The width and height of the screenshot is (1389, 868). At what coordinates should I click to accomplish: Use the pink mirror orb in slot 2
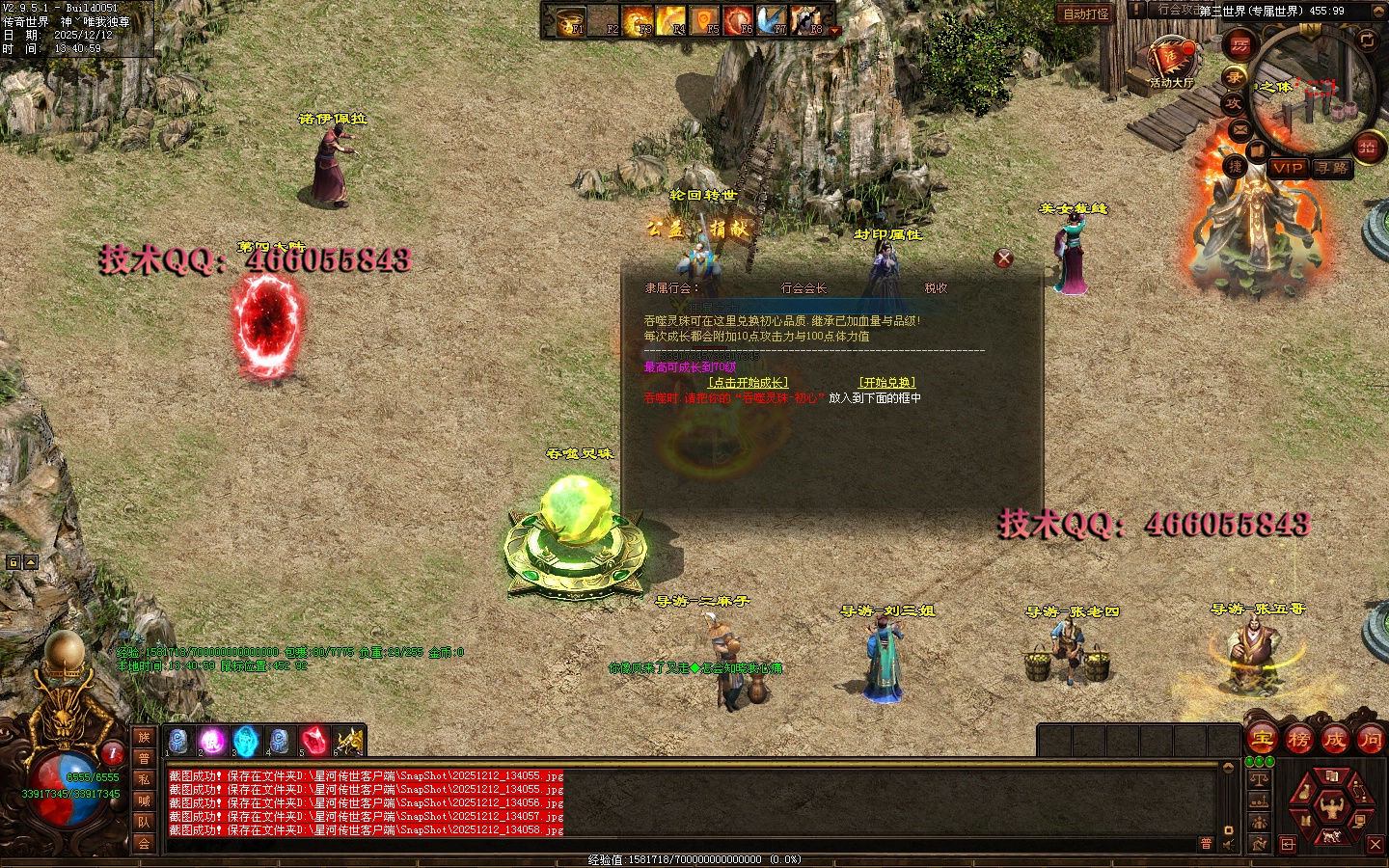coord(211,741)
